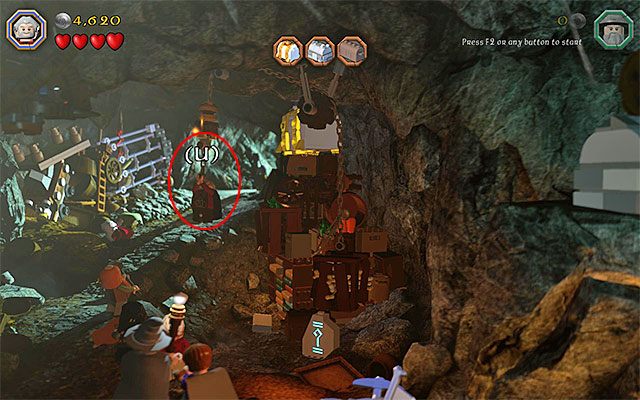Pick the brown brick loot icon
640x400 pixels.
pos(351,50)
